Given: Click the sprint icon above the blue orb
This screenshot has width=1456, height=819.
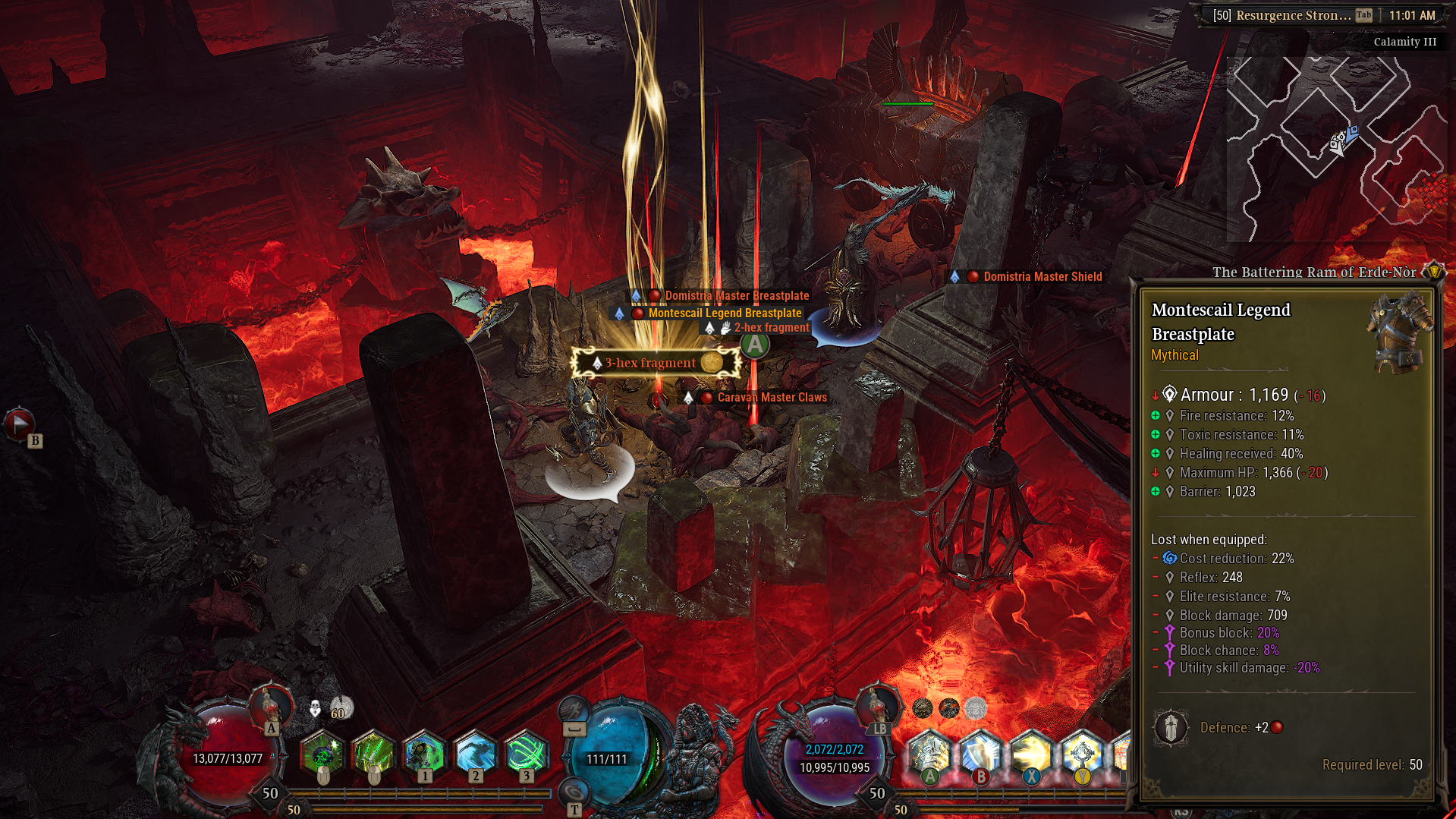Looking at the screenshot, I should tap(575, 708).
